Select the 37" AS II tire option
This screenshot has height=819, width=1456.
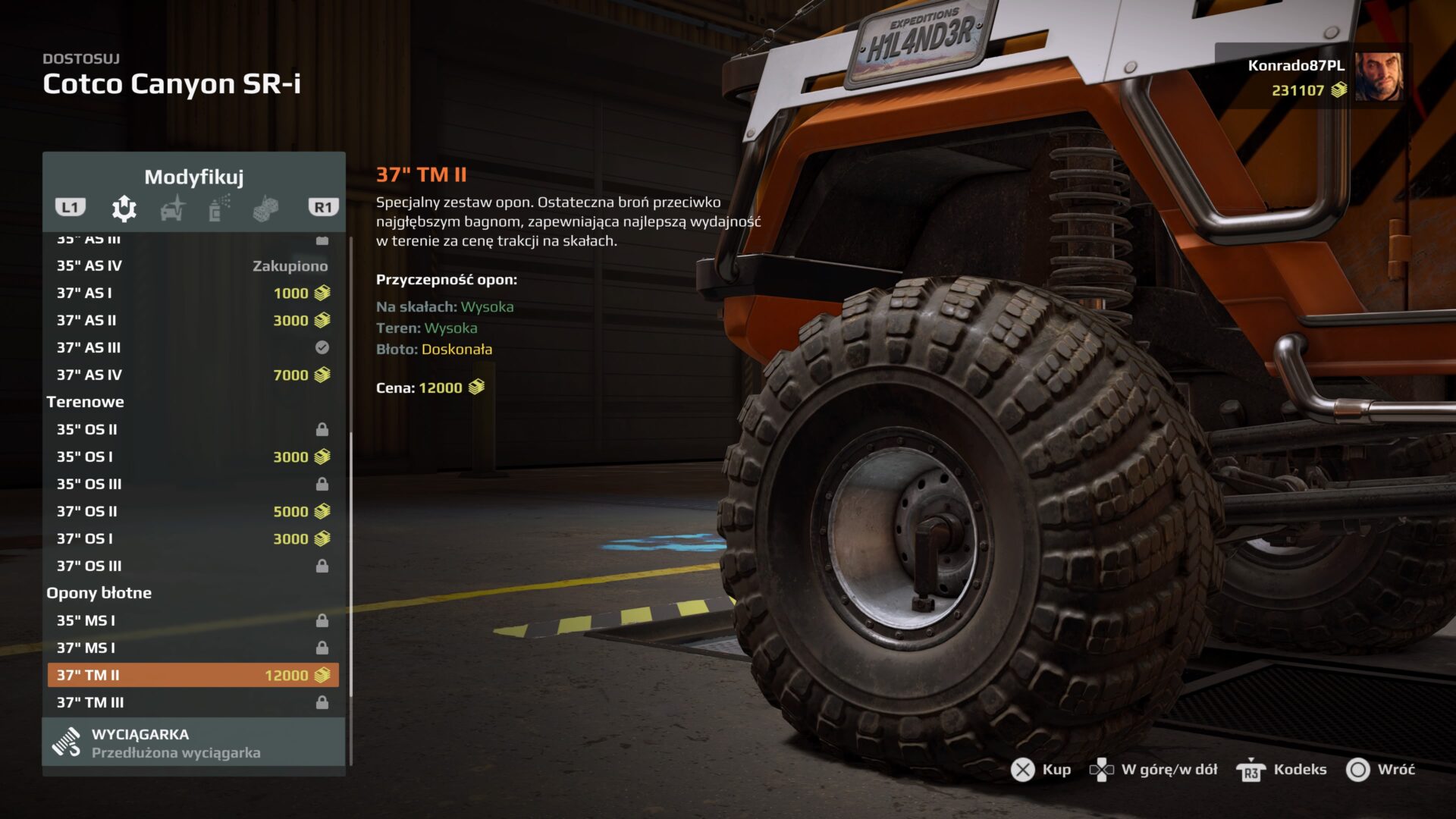(193, 320)
